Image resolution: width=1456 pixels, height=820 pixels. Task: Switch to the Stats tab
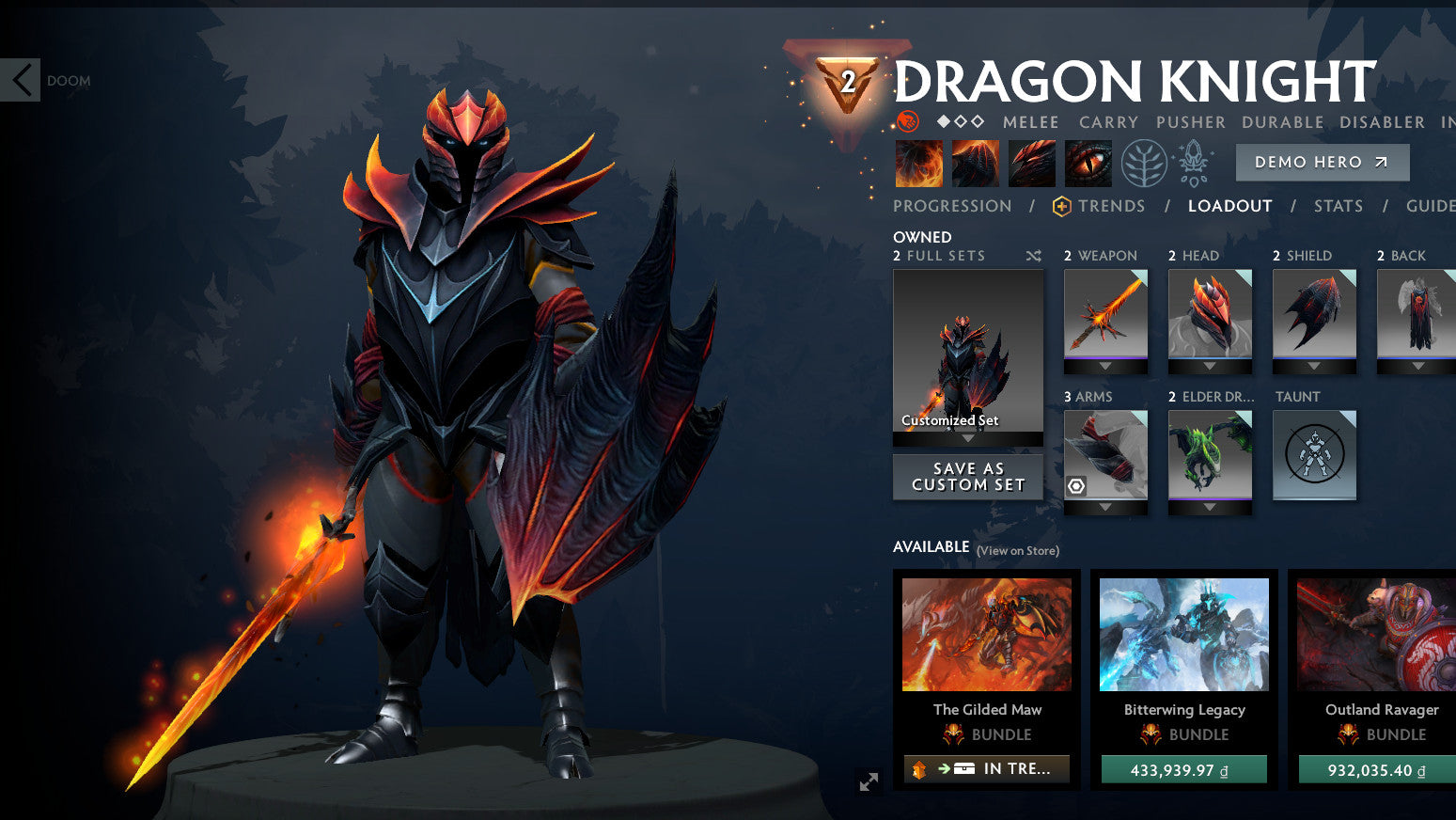pyautogui.click(x=1338, y=206)
